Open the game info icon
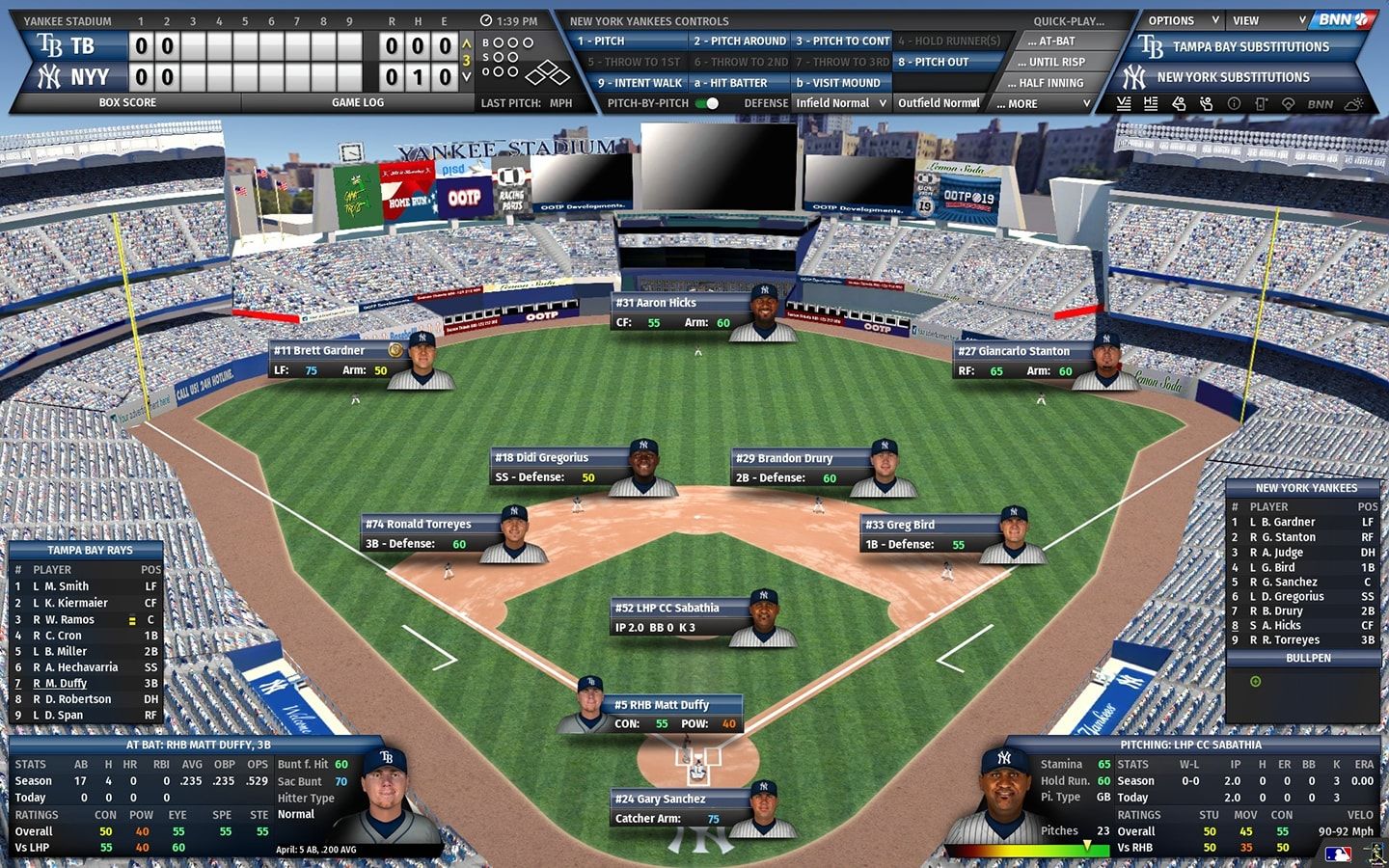This screenshot has width=1389, height=868. pos(1235,103)
